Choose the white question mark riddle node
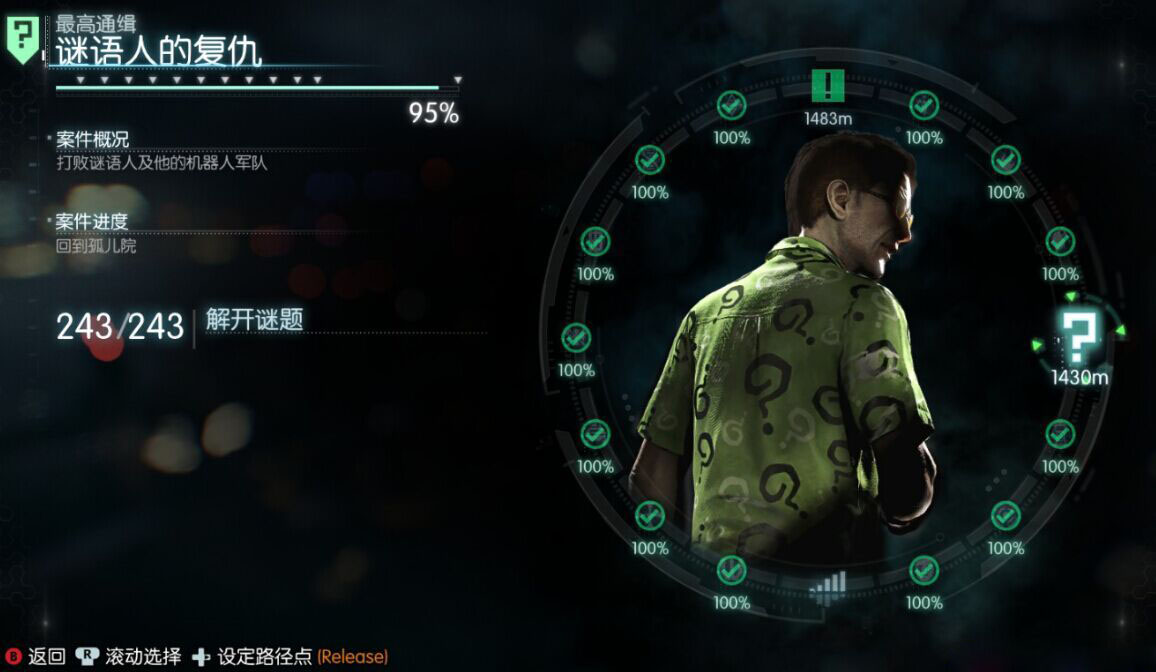Viewport: 1156px width, 672px height. click(x=1078, y=336)
